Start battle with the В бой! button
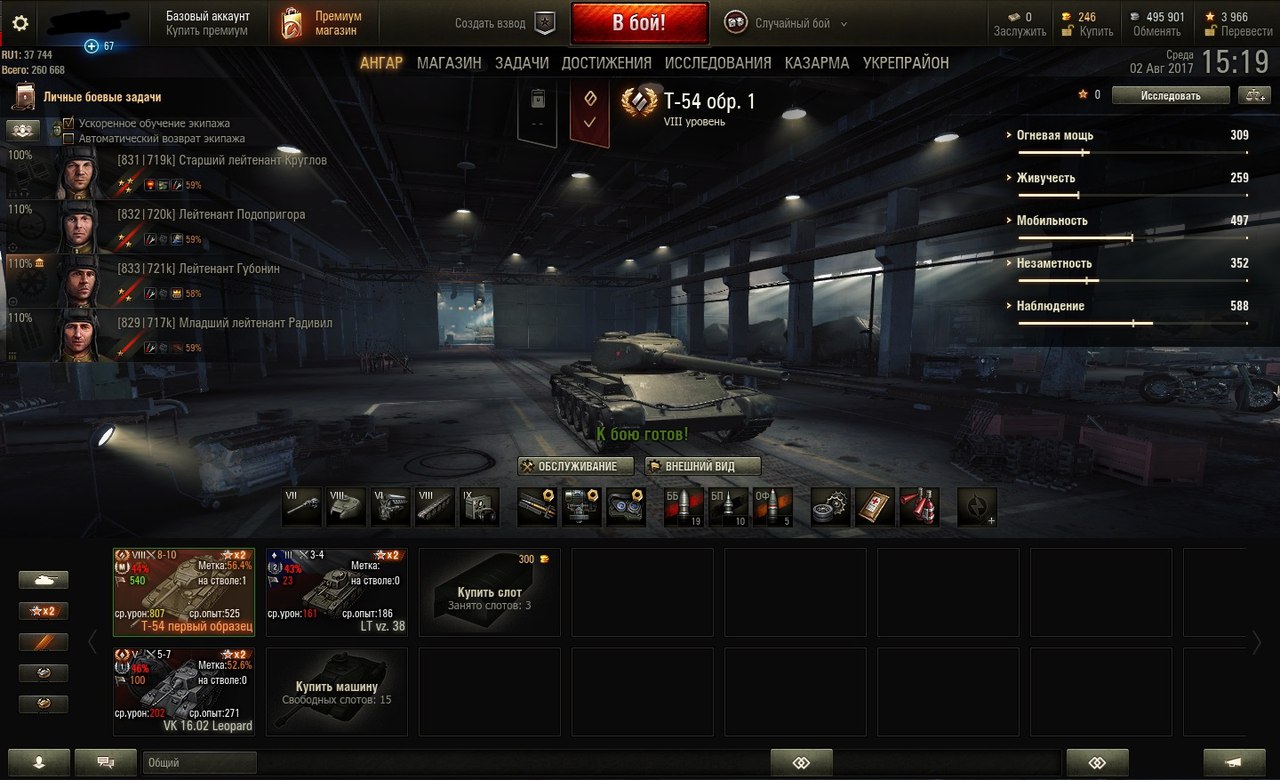The height and width of the screenshot is (780, 1280). pos(639,23)
